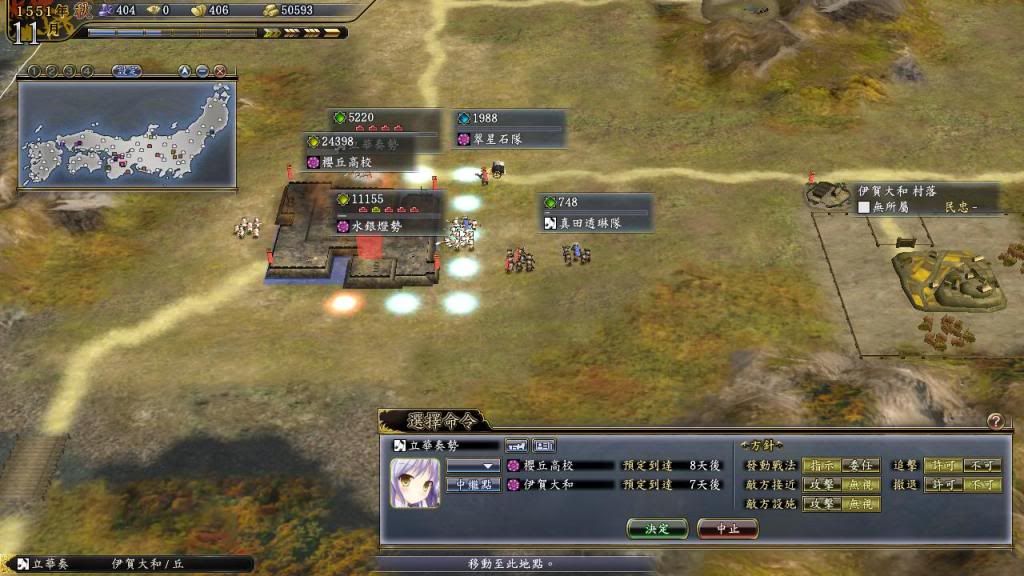This screenshot has width=1024, height=576.
Task: Open the minimap 設定 button
Action: [x=126, y=71]
